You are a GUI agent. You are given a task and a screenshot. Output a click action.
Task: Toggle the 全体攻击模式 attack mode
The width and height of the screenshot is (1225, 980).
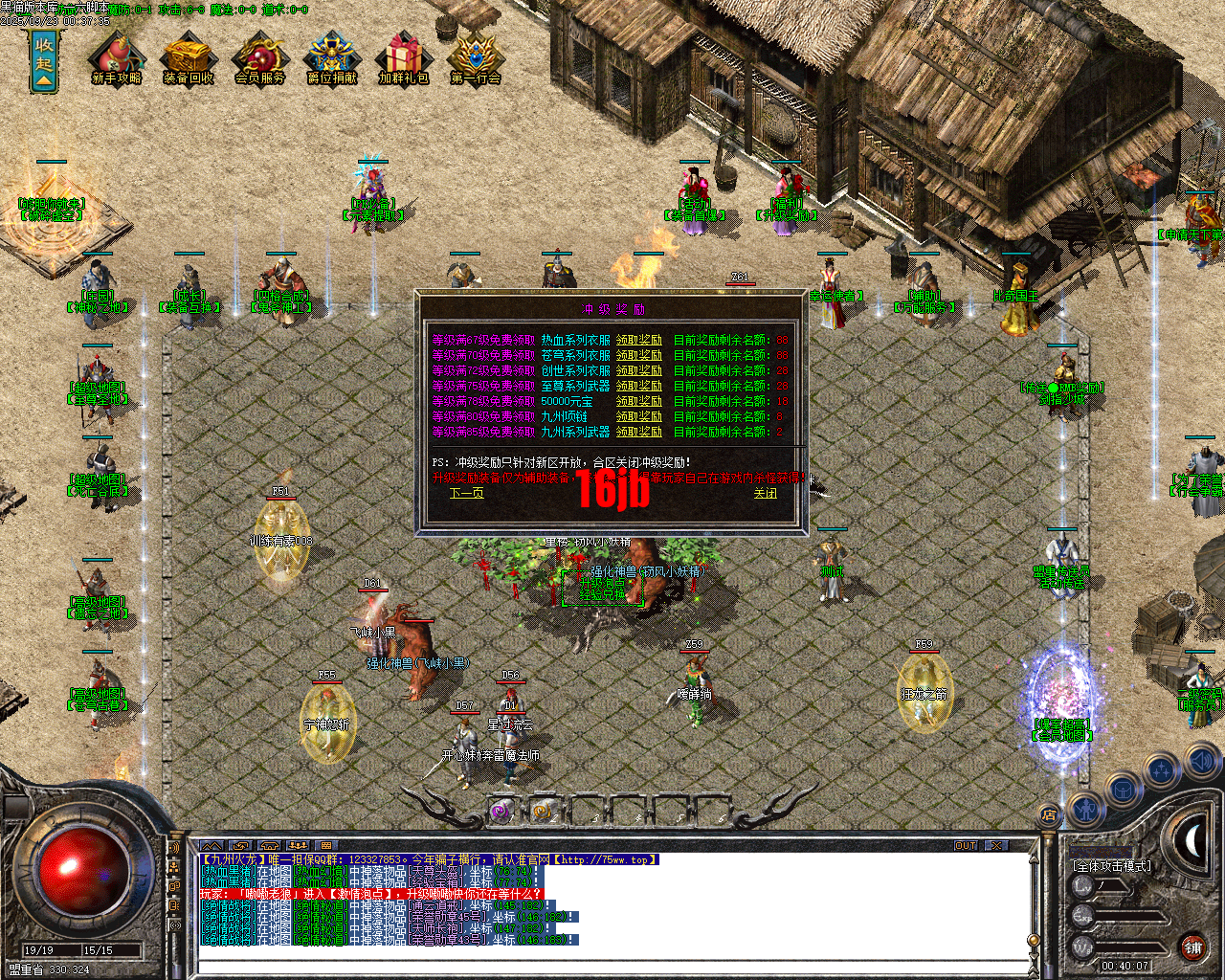pyautogui.click(x=1113, y=864)
